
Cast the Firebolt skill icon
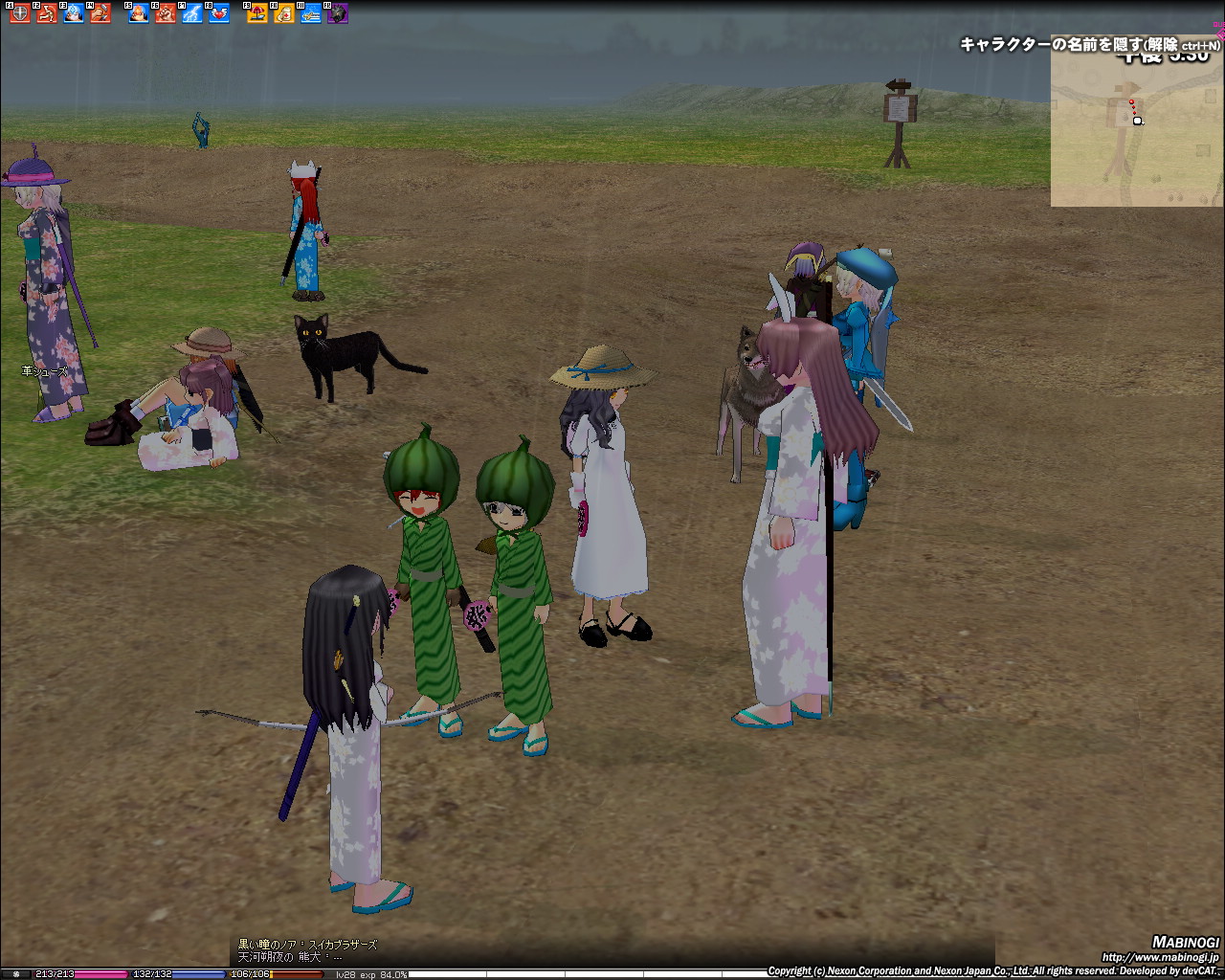click(x=139, y=13)
